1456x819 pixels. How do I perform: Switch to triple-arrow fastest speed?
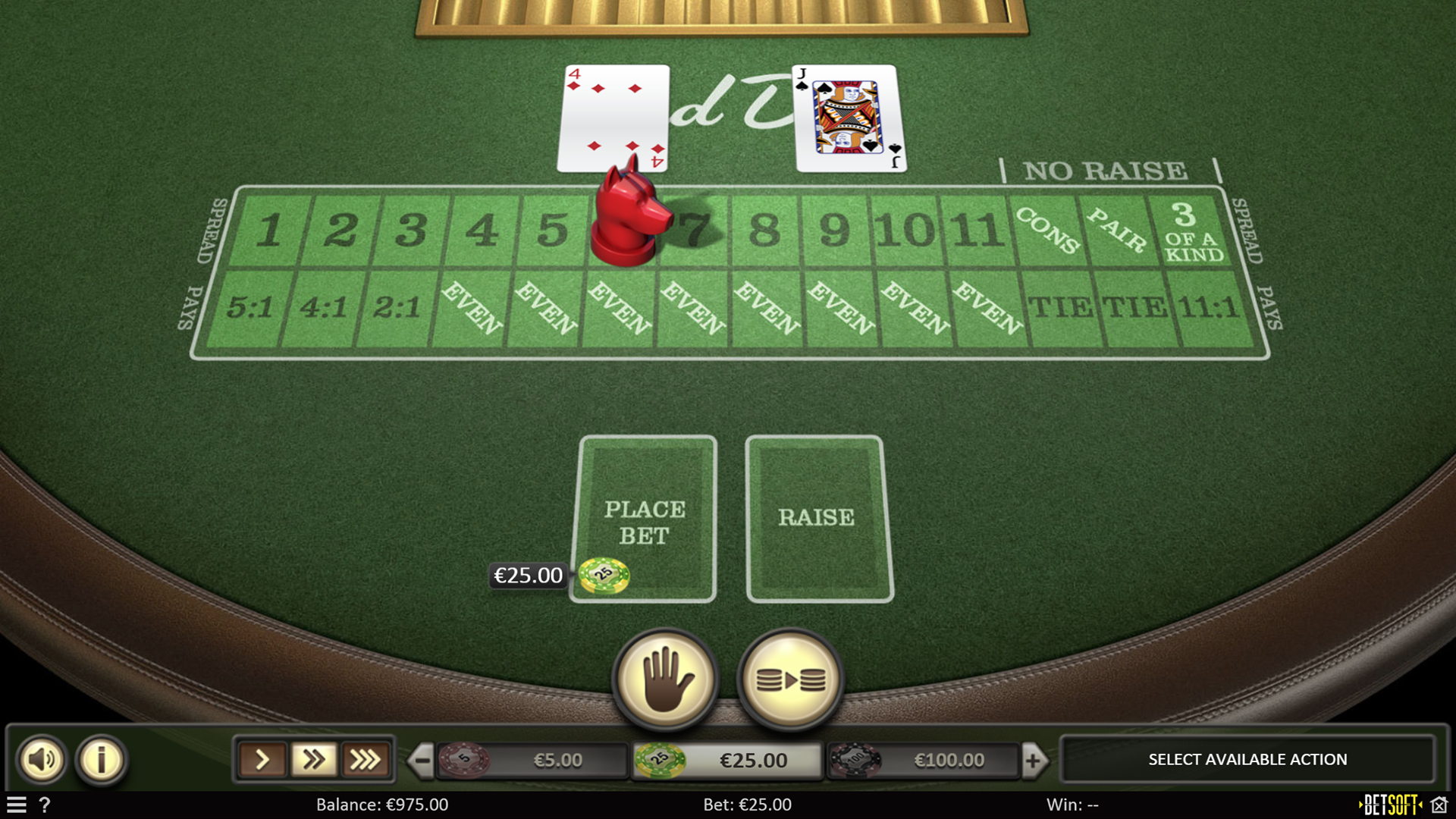pyautogui.click(x=367, y=759)
